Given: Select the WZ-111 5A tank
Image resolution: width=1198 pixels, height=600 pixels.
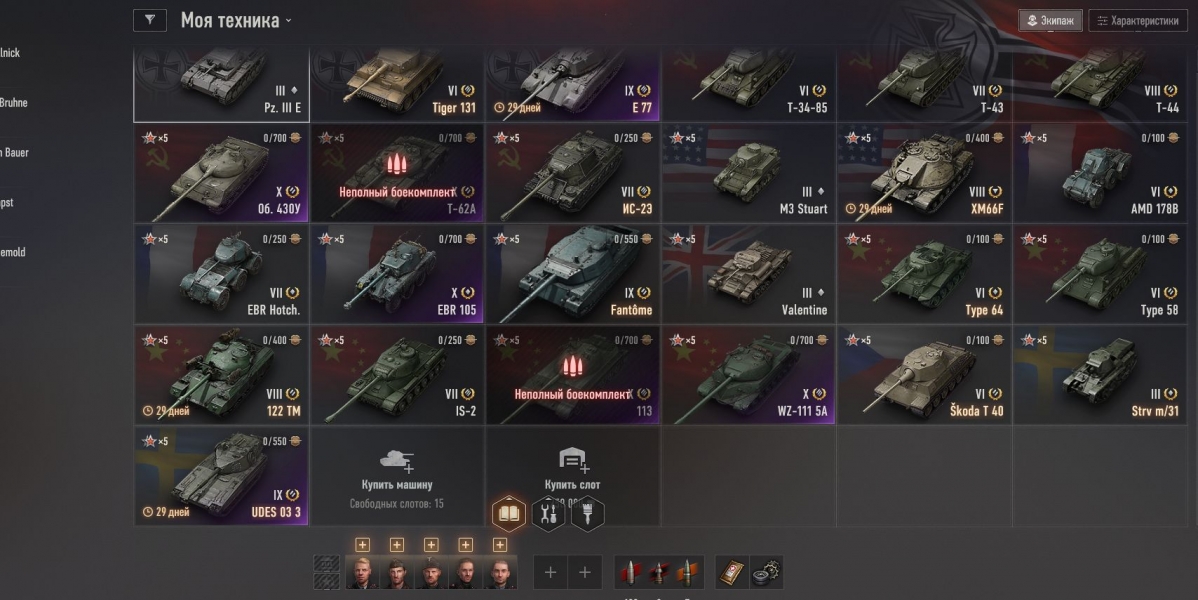Looking at the screenshot, I should click(748, 376).
